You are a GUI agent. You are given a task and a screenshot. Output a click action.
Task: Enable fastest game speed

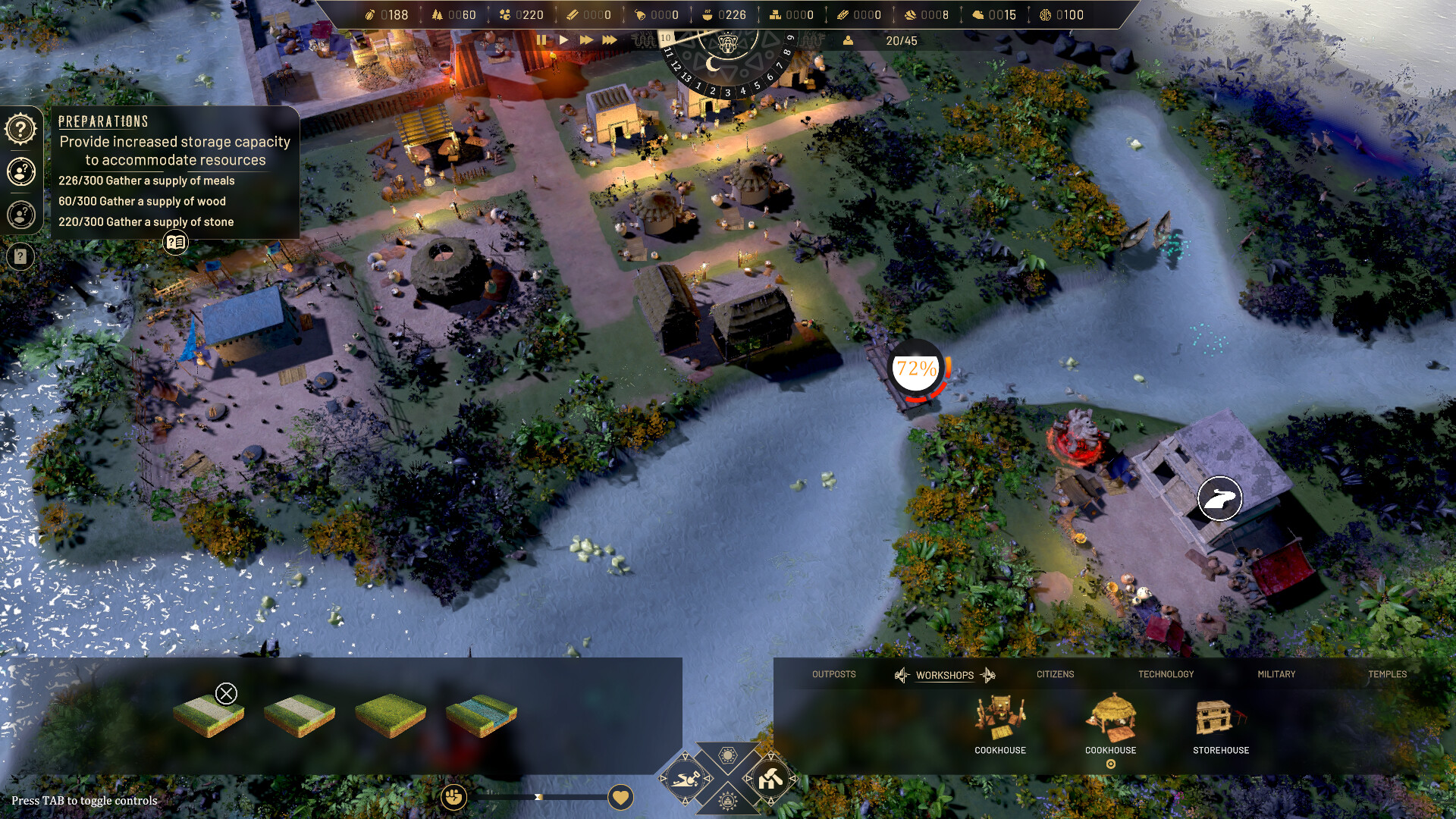[610, 40]
